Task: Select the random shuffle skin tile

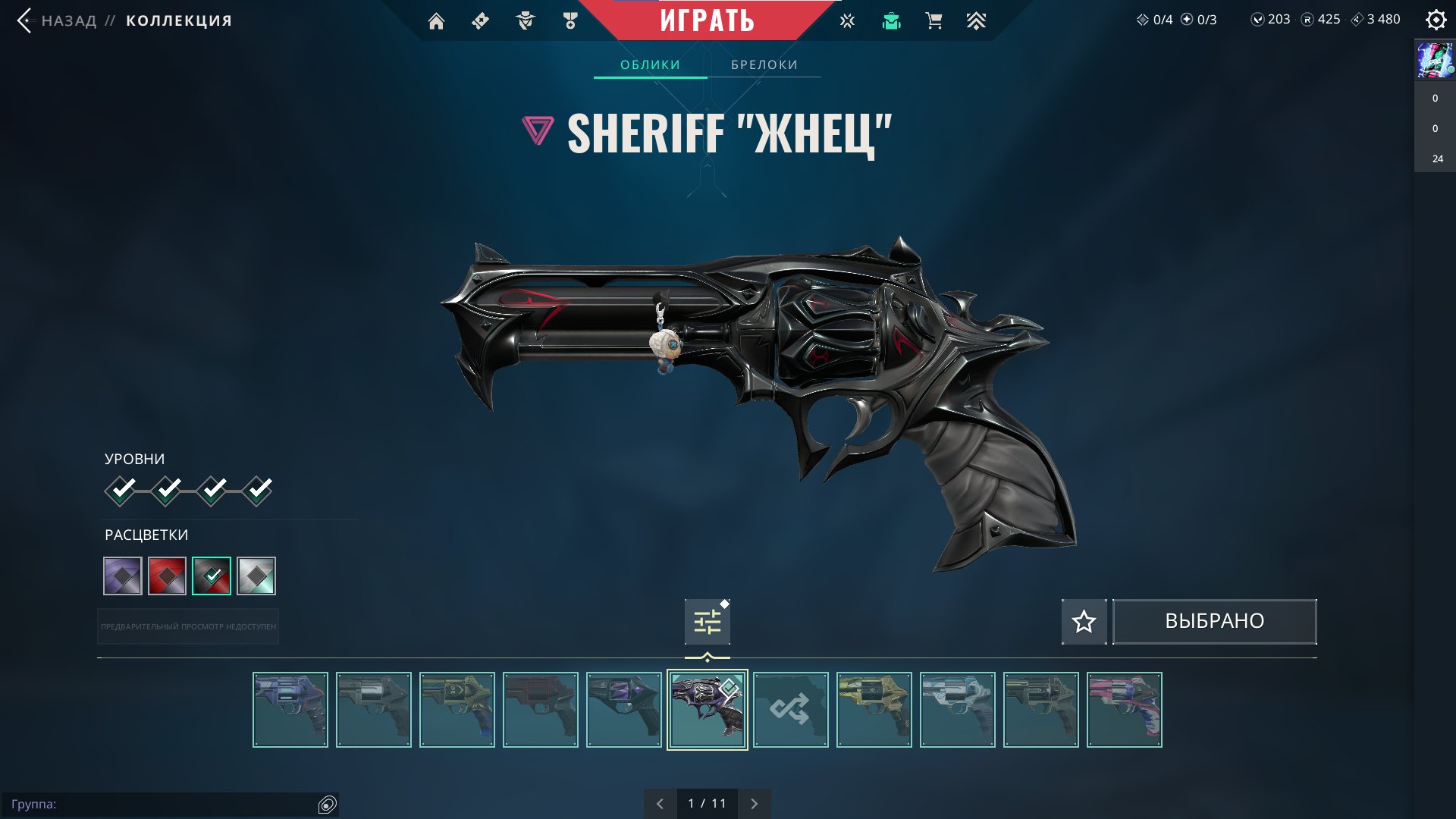Action: (x=790, y=710)
